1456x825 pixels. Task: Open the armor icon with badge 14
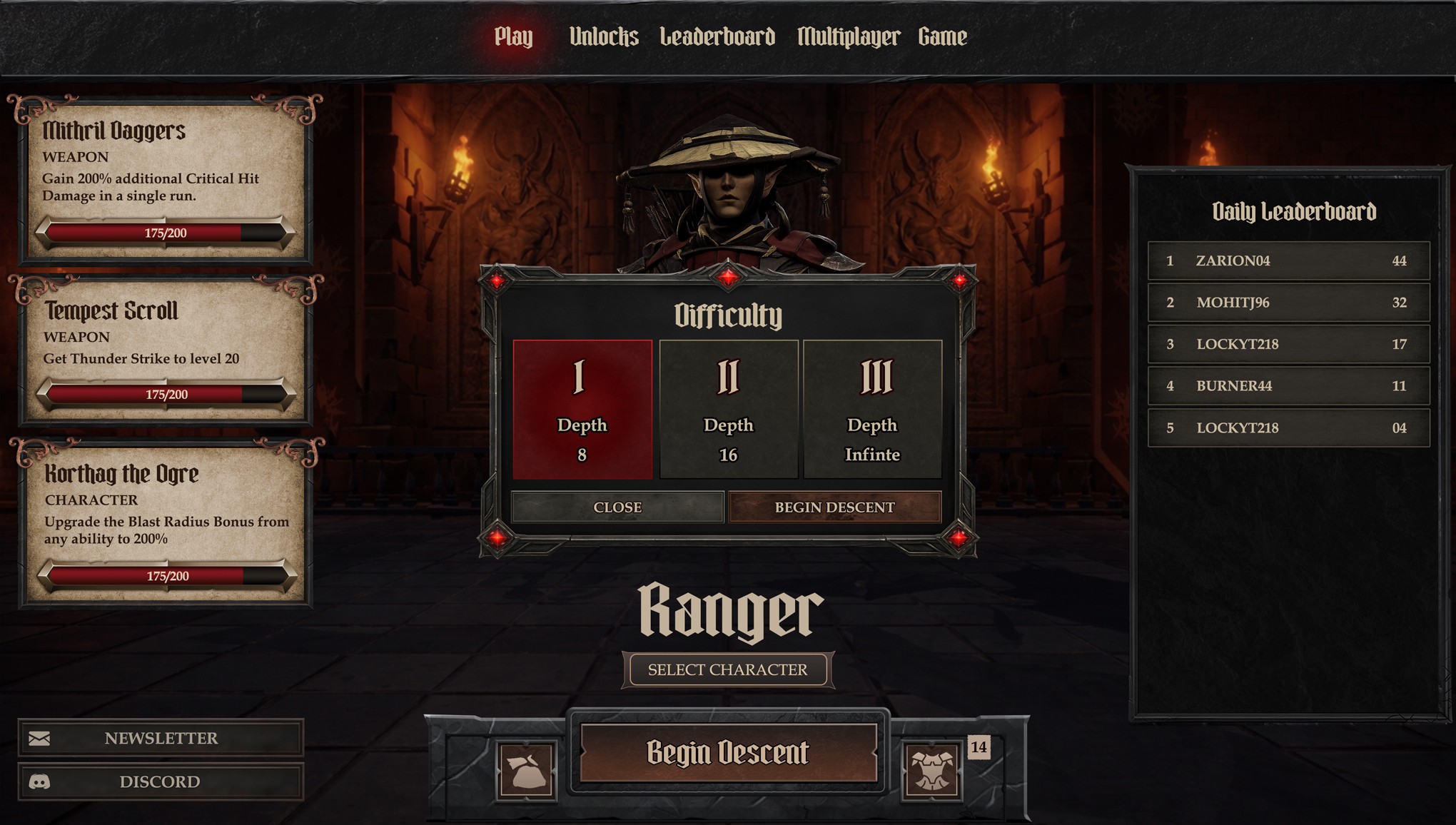[931, 771]
